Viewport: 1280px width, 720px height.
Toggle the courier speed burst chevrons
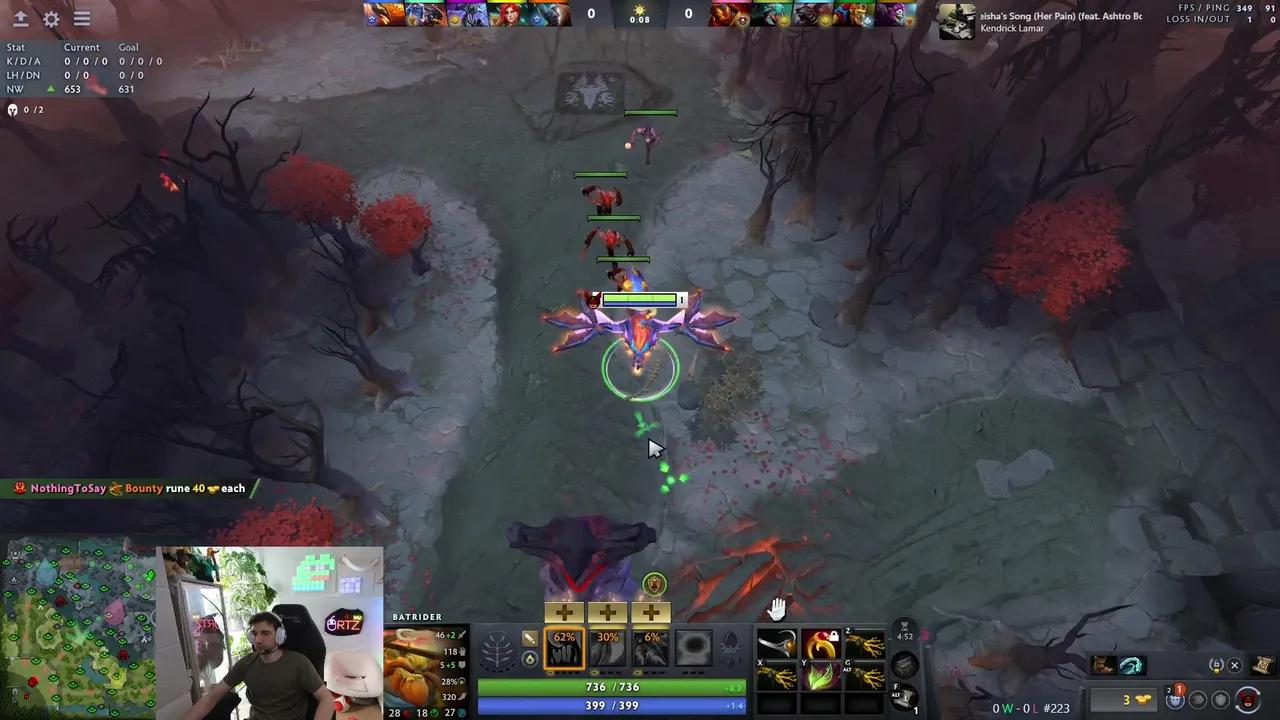[1198, 700]
